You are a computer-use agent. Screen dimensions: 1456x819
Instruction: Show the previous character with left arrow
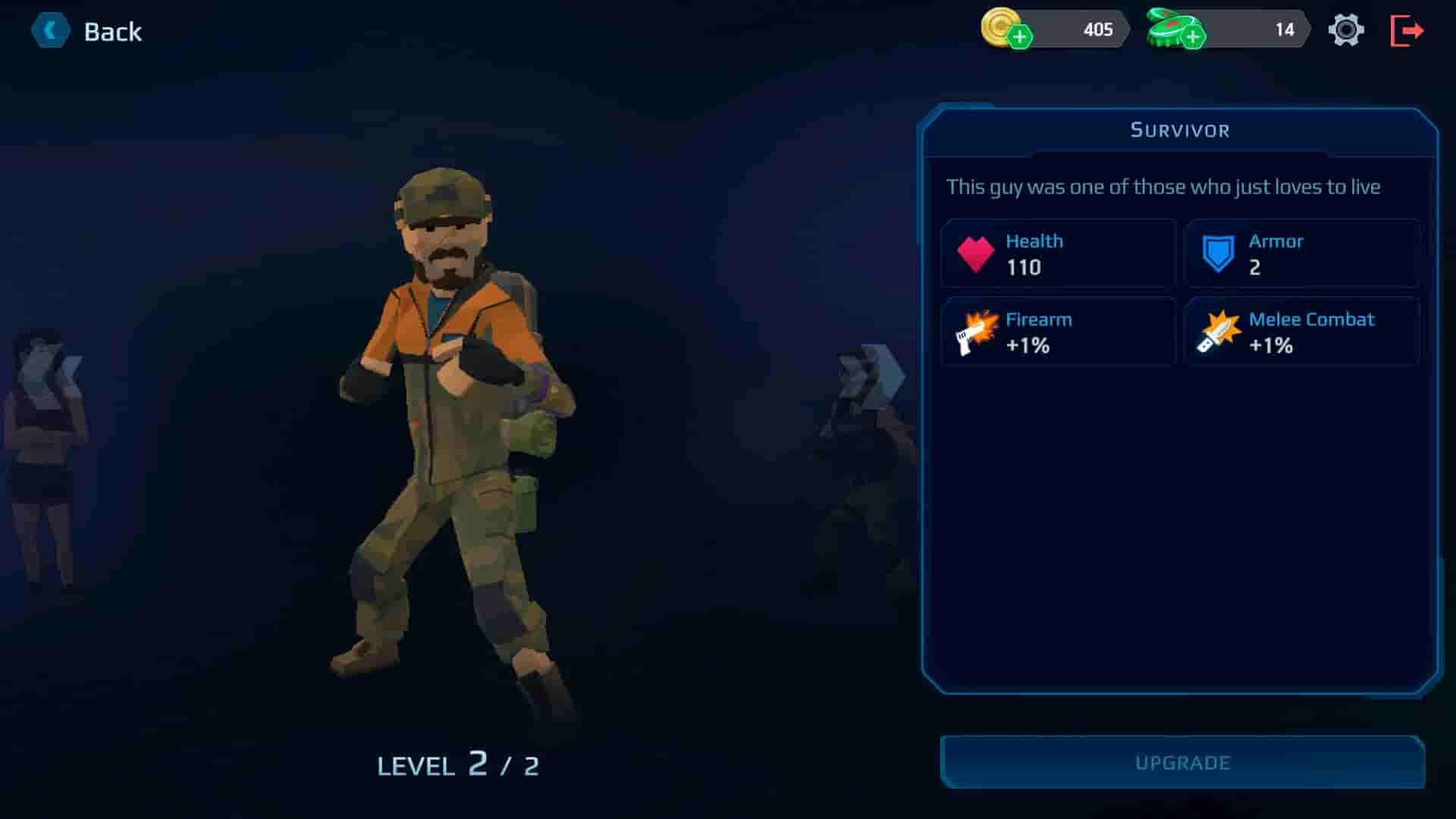point(50,375)
